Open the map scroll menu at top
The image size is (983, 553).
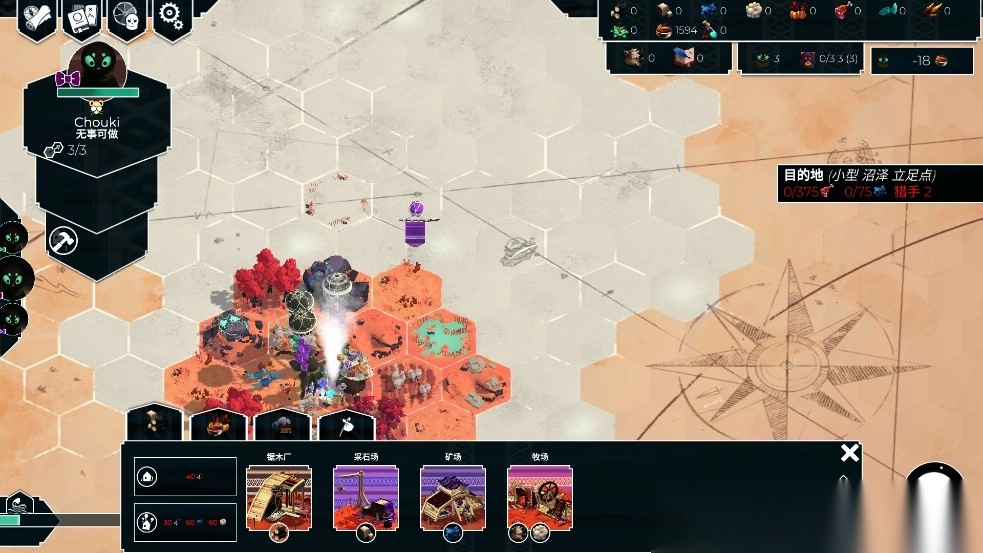tap(37, 17)
